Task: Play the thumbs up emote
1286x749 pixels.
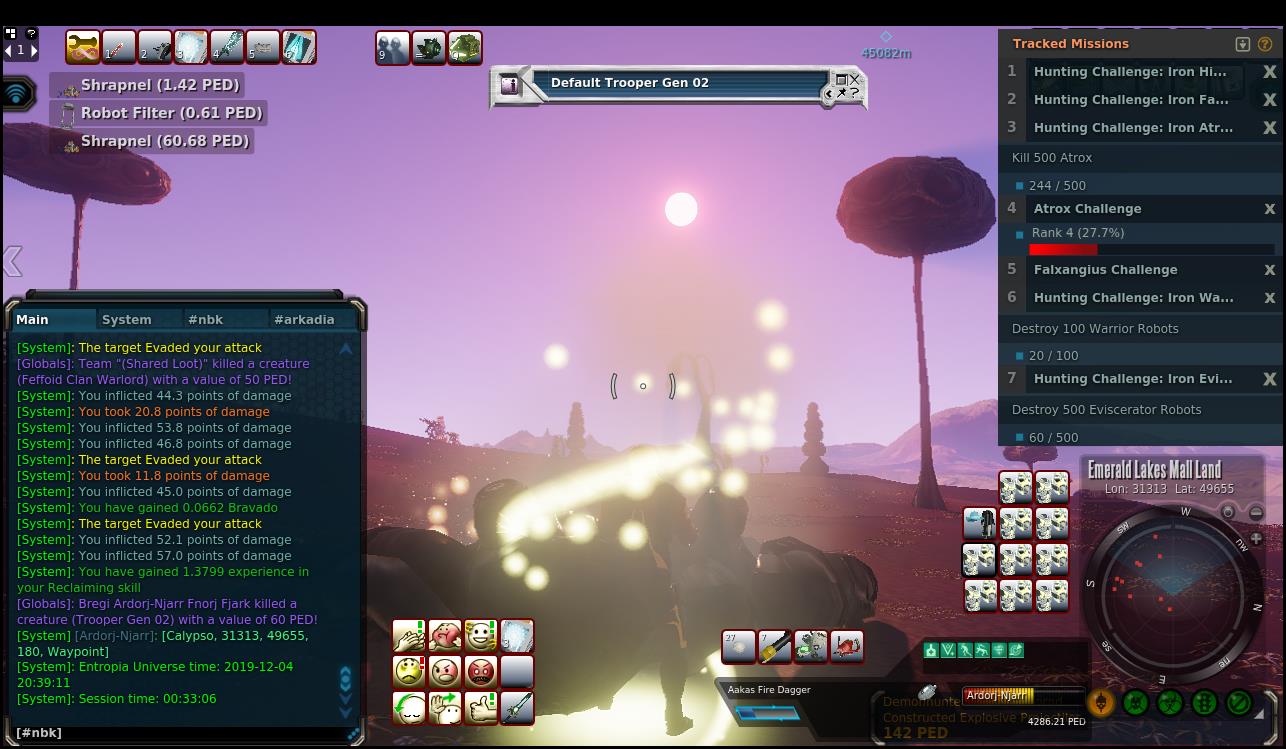Action: (x=481, y=707)
